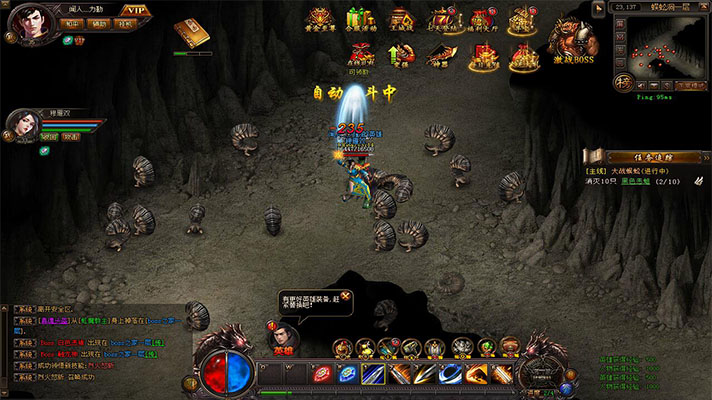
Task: Use the red potion hotbar slot
Action: pyautogui.click(x=323, y=374)
